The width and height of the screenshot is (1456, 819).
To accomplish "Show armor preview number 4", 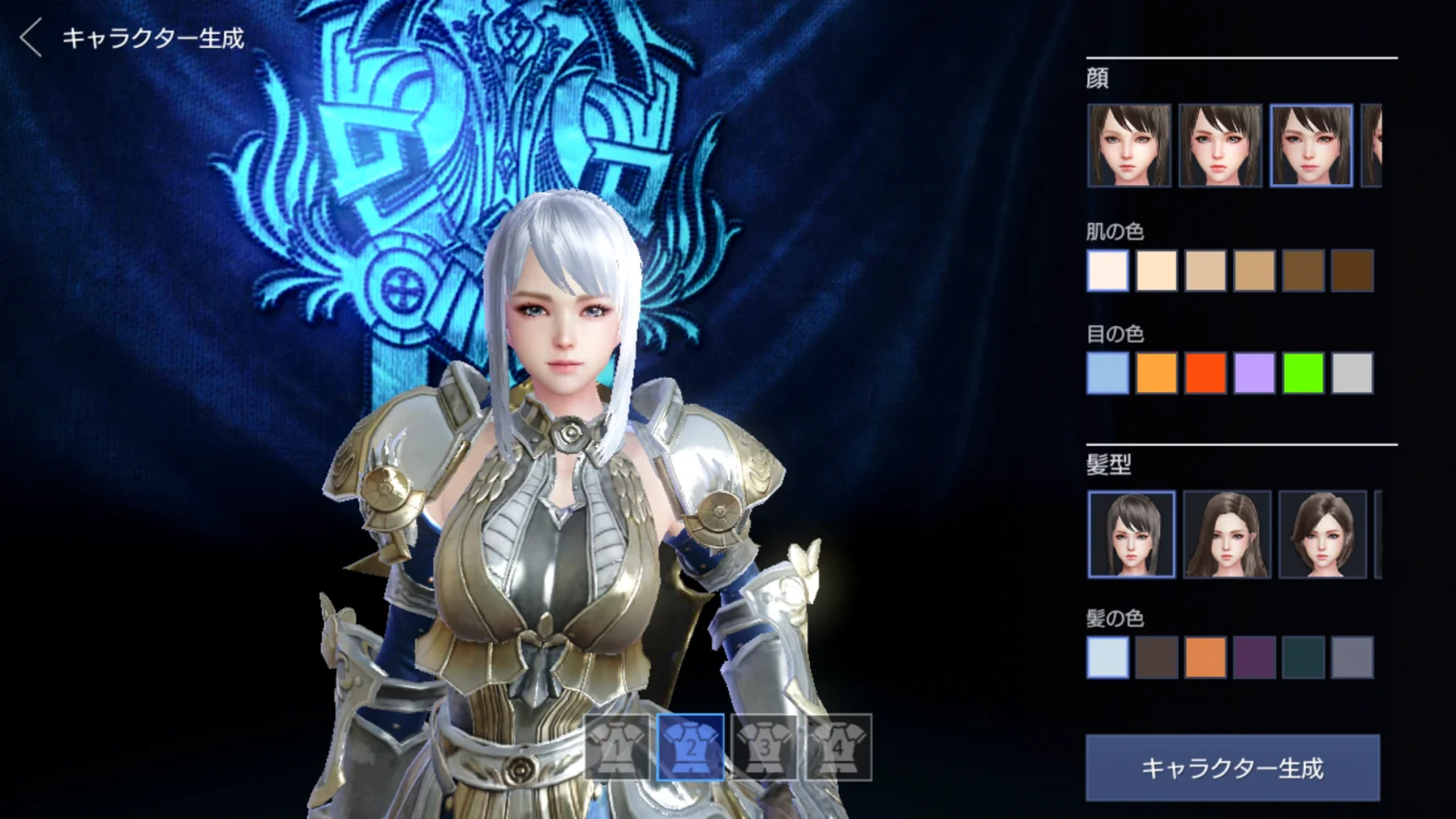I will [839, 747].
